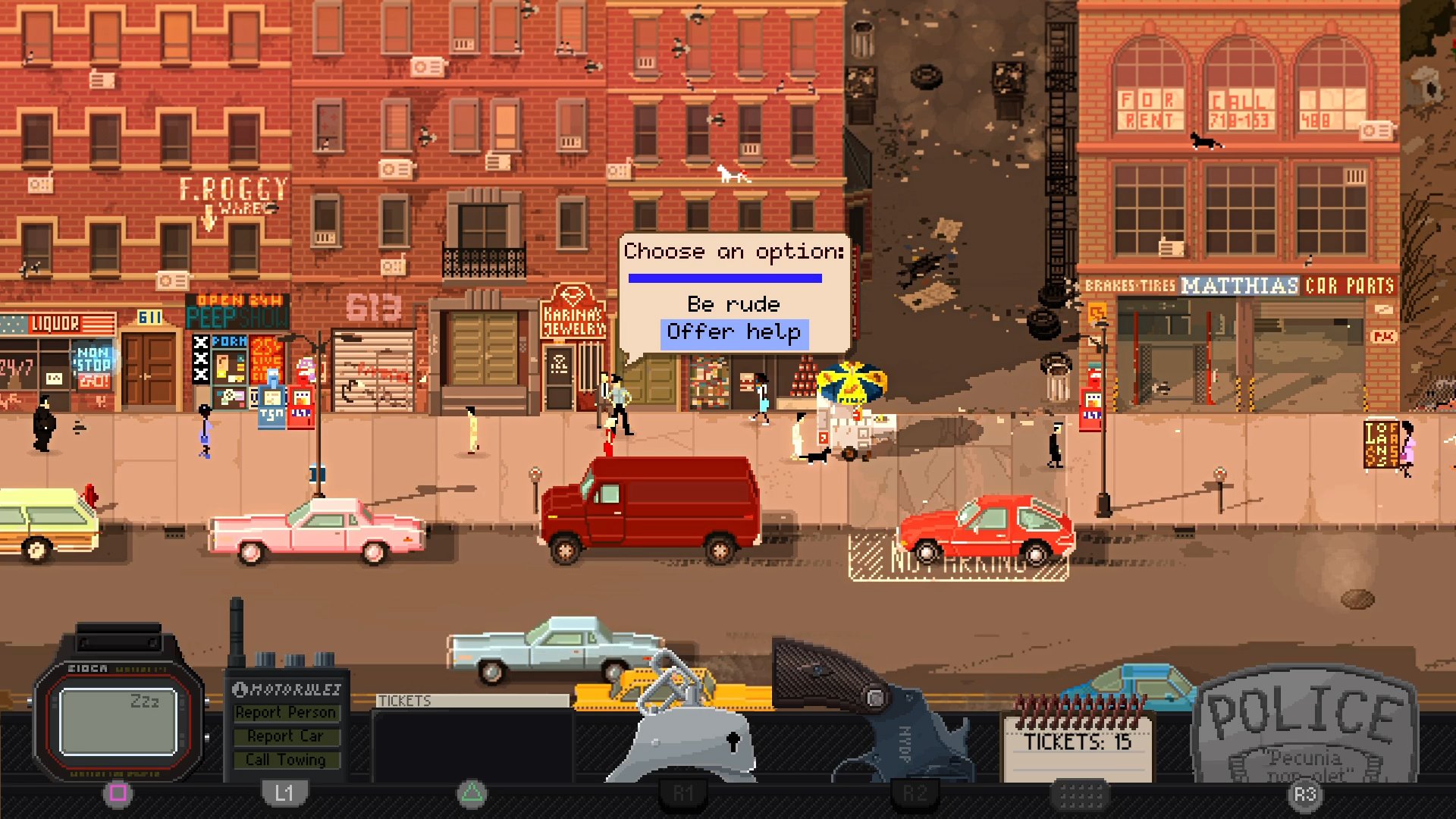Select the "Offer help" dialogue option
The width and height of the screenshot is (1456, 819).
[x=733, y=331]
